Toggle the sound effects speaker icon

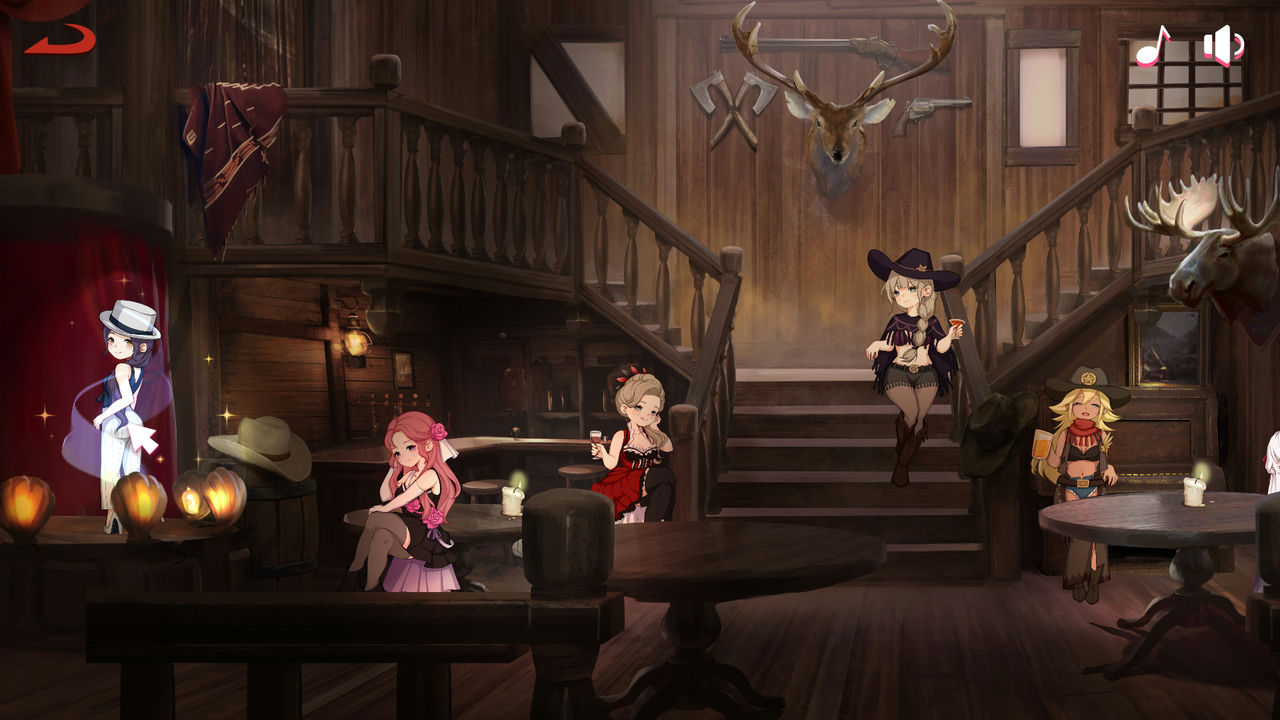click(1222, 45)
